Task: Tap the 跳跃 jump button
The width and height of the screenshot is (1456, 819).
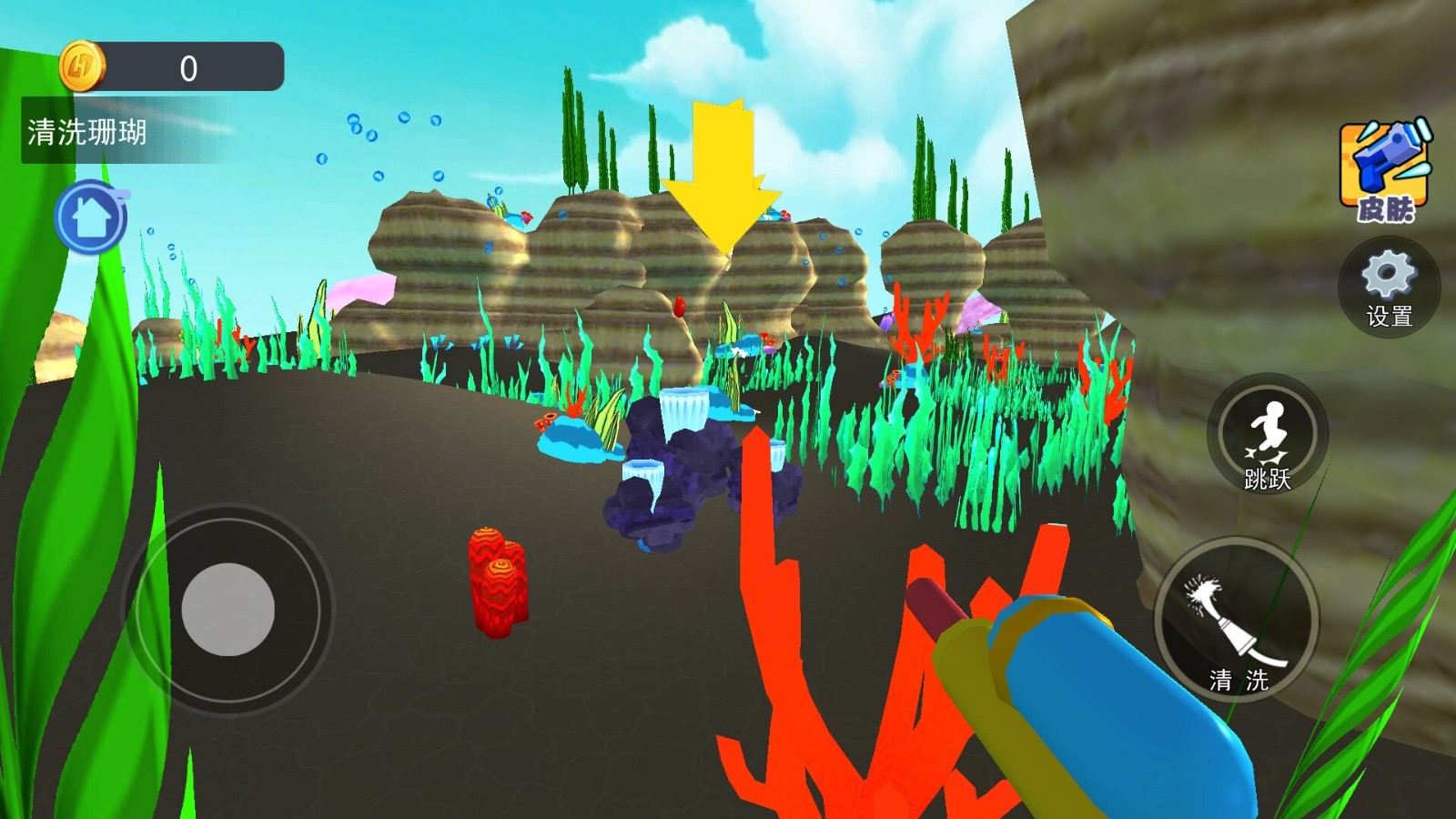Action: [x=1267, y=435]
